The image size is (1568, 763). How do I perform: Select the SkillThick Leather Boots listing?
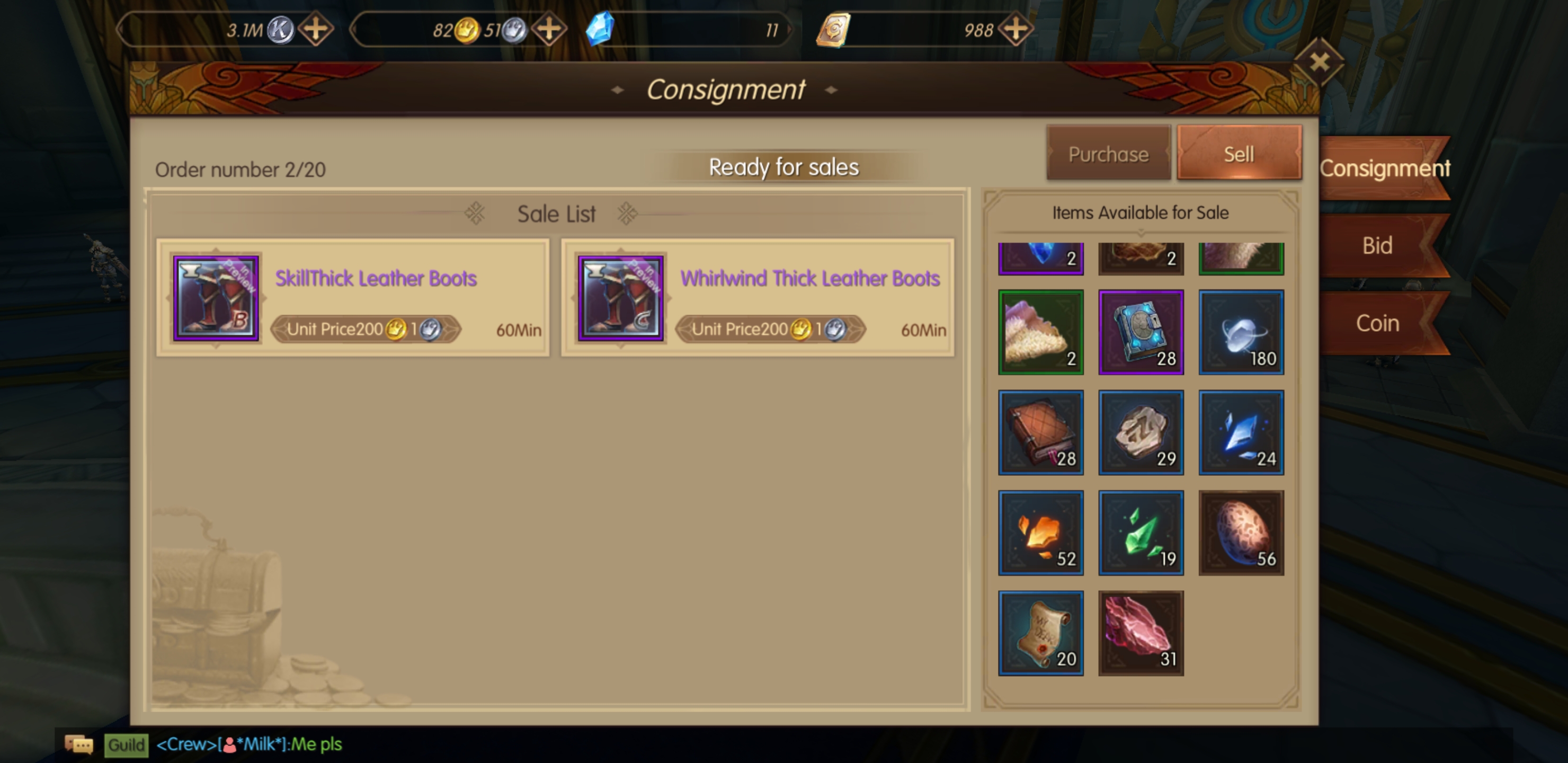tap(353, 298)
